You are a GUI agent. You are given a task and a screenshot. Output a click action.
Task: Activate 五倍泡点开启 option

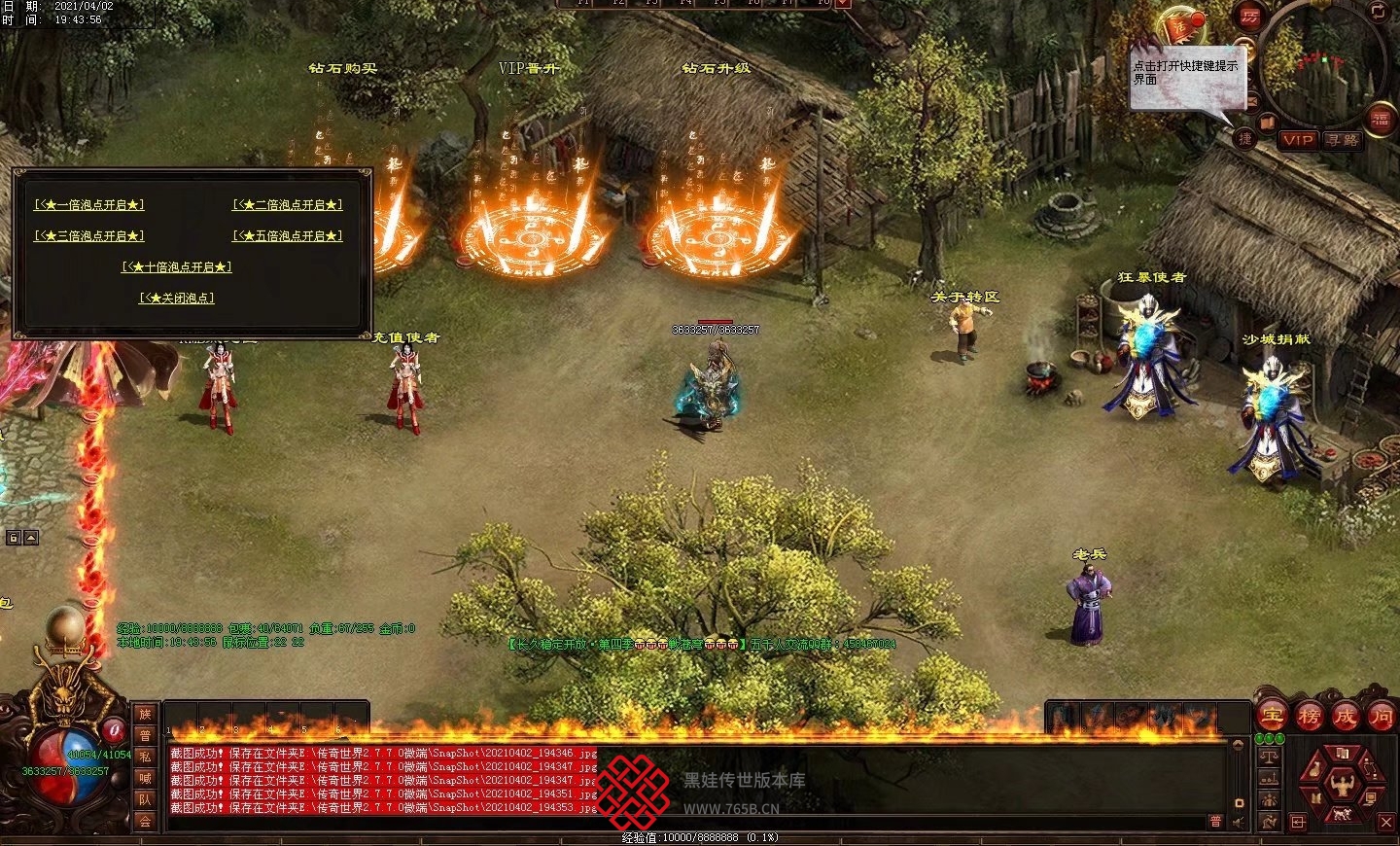[288, 236]
